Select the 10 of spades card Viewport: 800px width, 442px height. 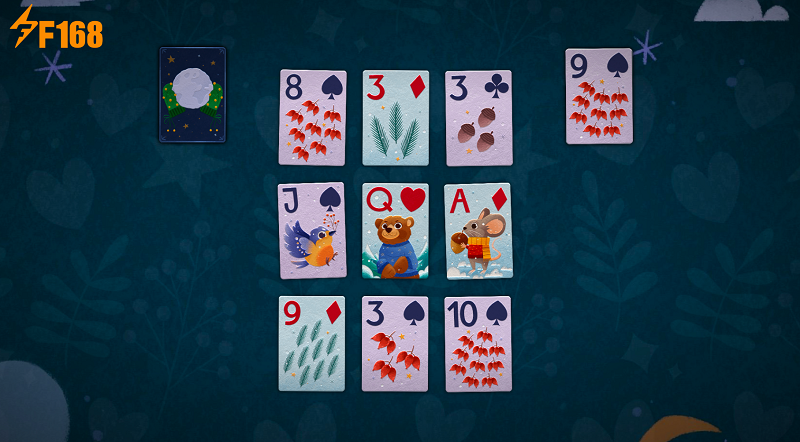[478, 343]
